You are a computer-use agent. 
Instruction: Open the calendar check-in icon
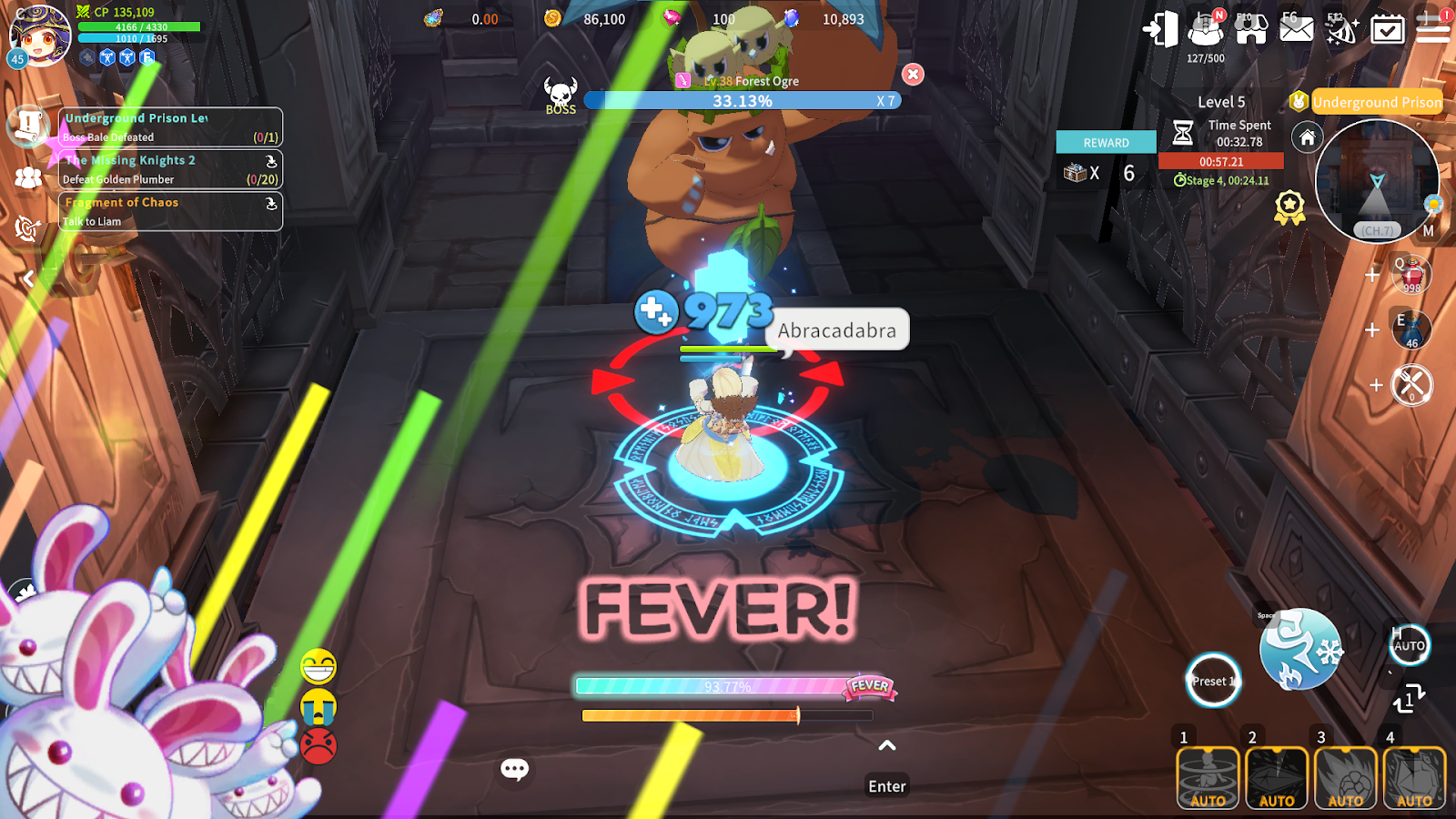(x=1387, y=30)
